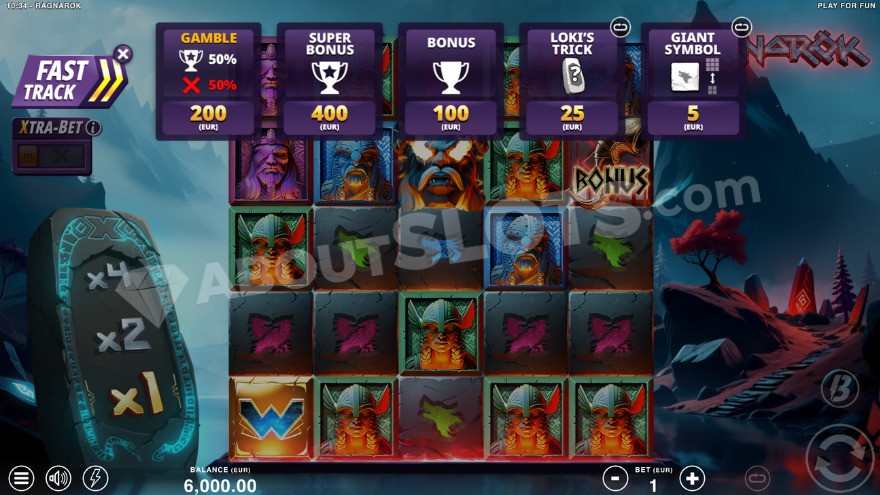Viewport: 880px width, 495px height.
Task: Choose the Loki's Trick feature card
Action: click(571, 82)
